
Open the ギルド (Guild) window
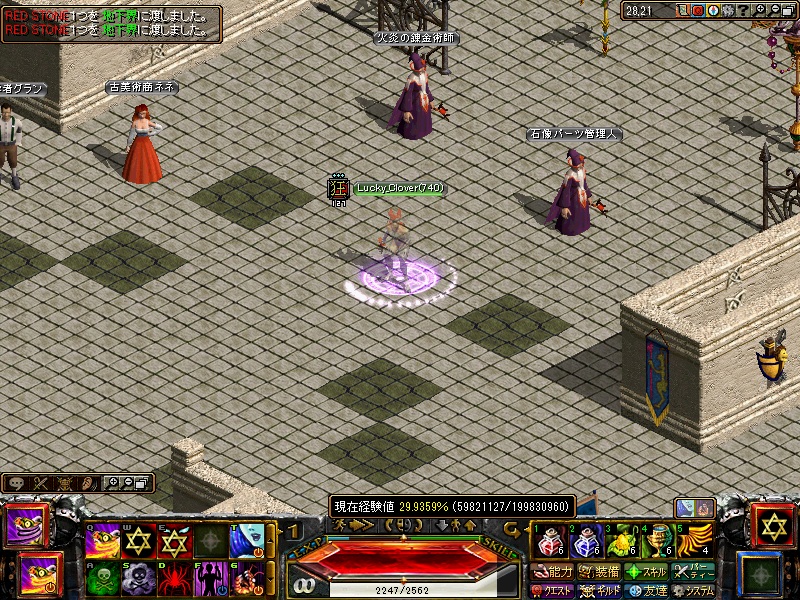[601, 591]
